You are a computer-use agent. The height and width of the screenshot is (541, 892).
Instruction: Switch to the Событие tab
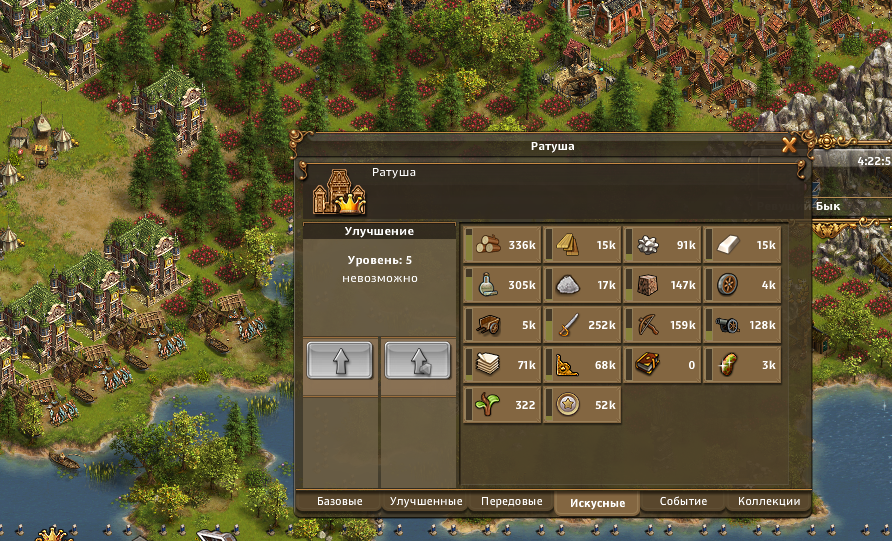pyautogui.click(x=683, y=501)
